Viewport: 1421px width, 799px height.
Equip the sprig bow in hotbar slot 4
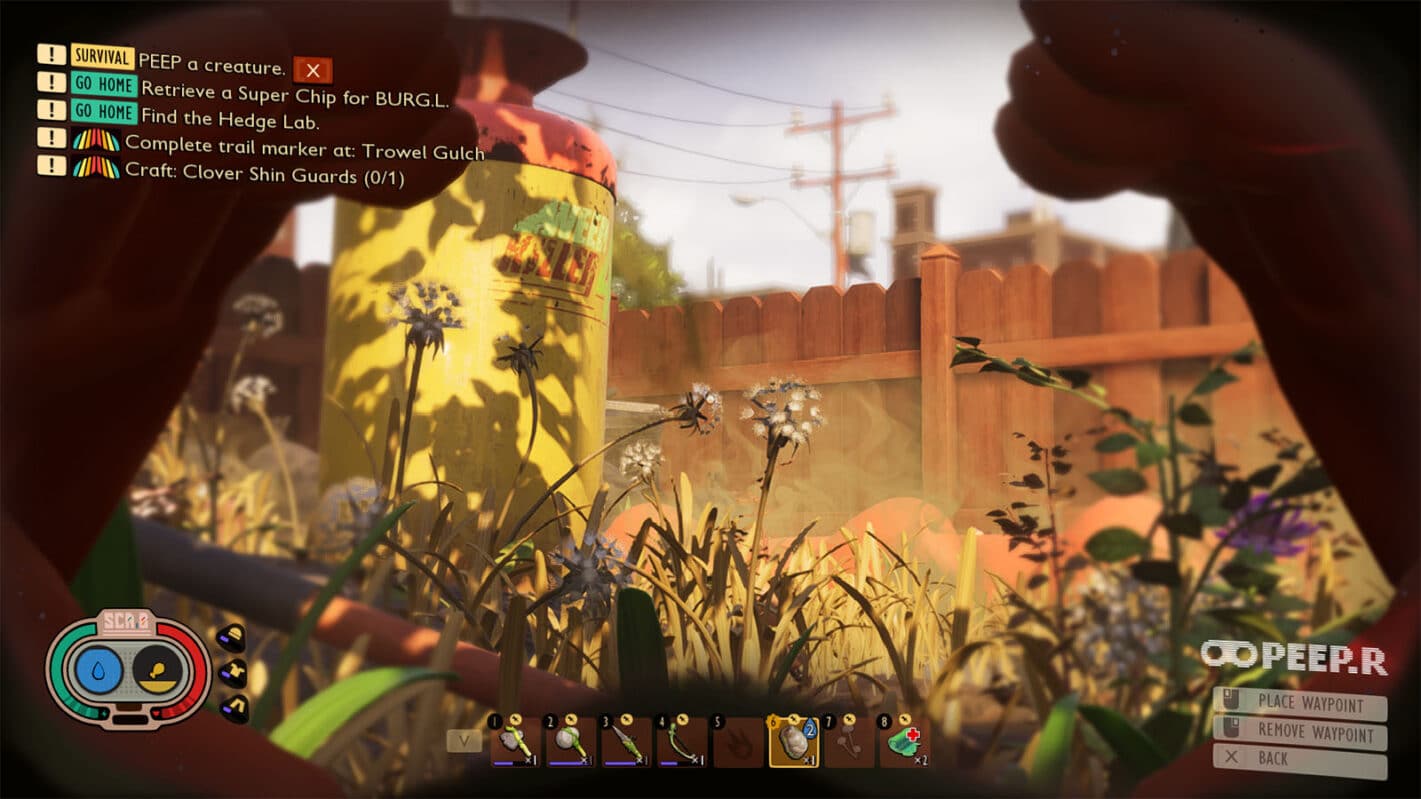(x=682, y=743)
